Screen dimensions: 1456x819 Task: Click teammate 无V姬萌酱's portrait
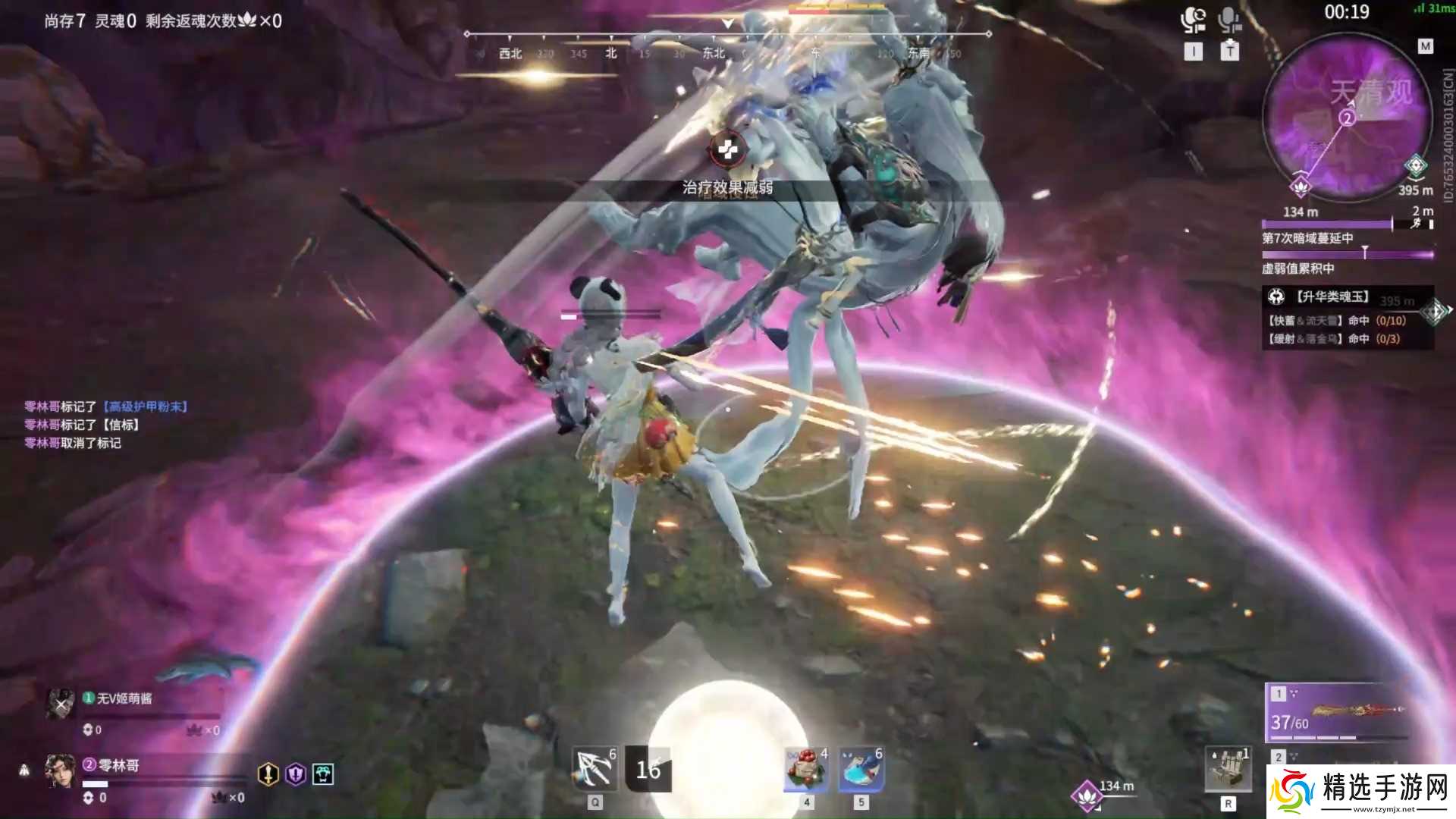coord(60,704)
